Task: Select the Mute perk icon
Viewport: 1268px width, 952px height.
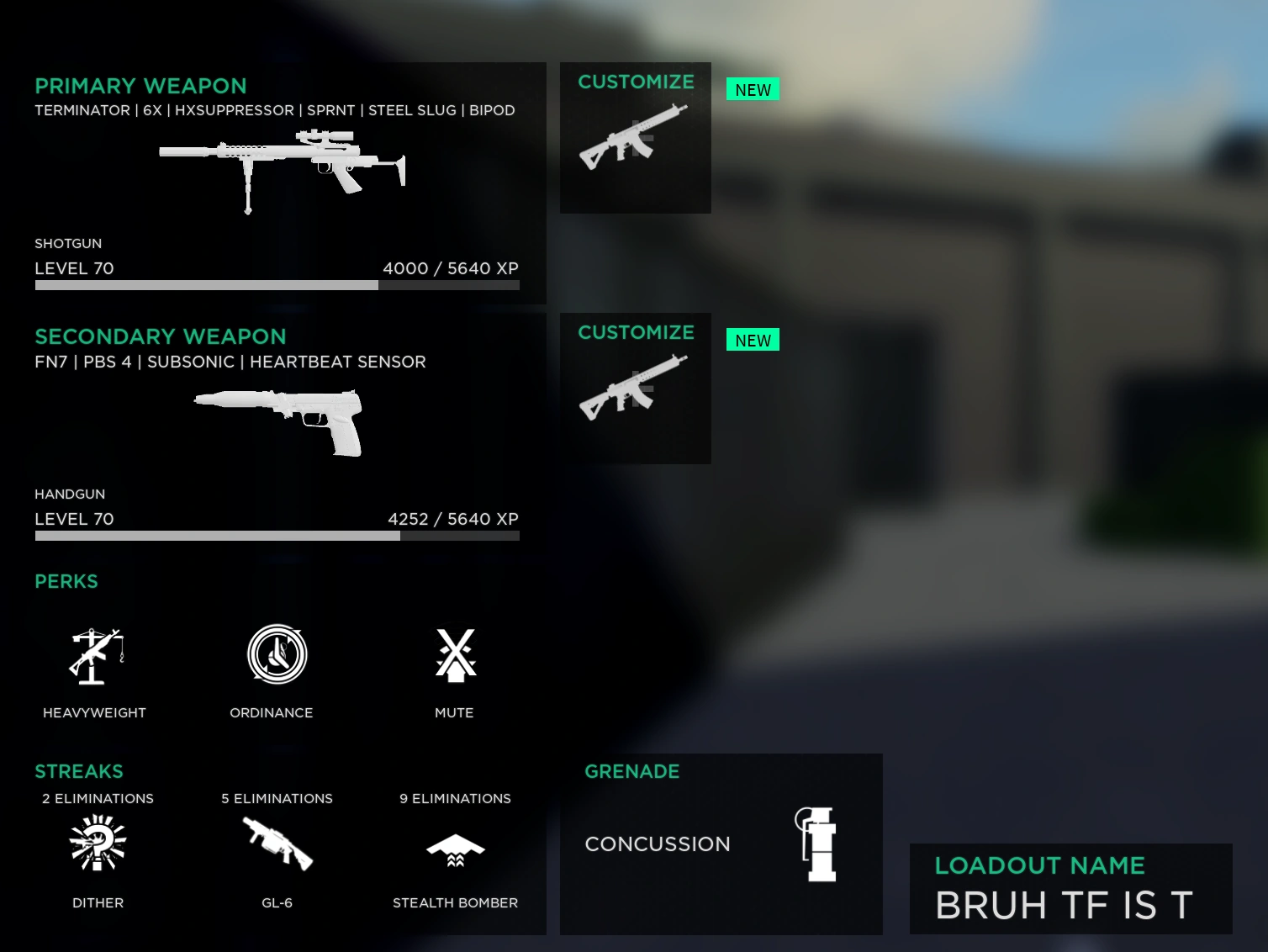Action: pos(455,656)
